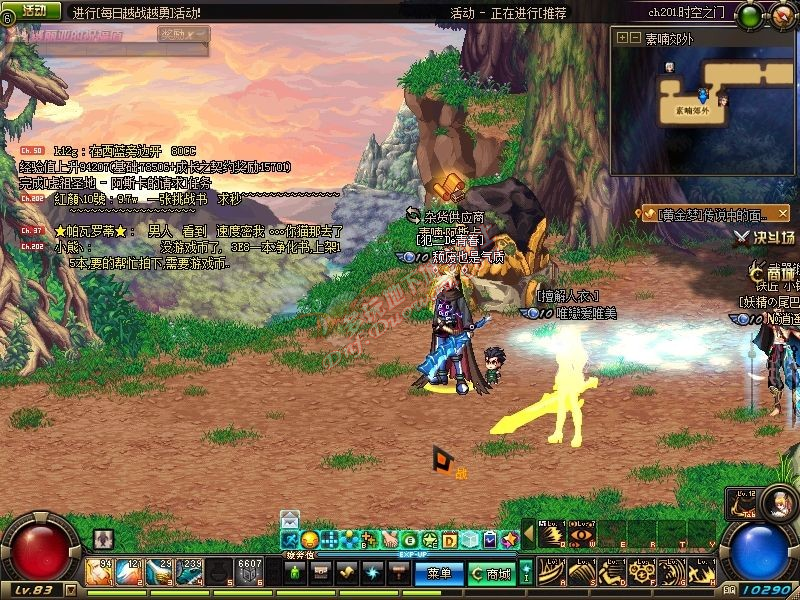This screenshot has width=800, height=600.
Task: Click the compass icon beside the channel name
Action: 779,15
